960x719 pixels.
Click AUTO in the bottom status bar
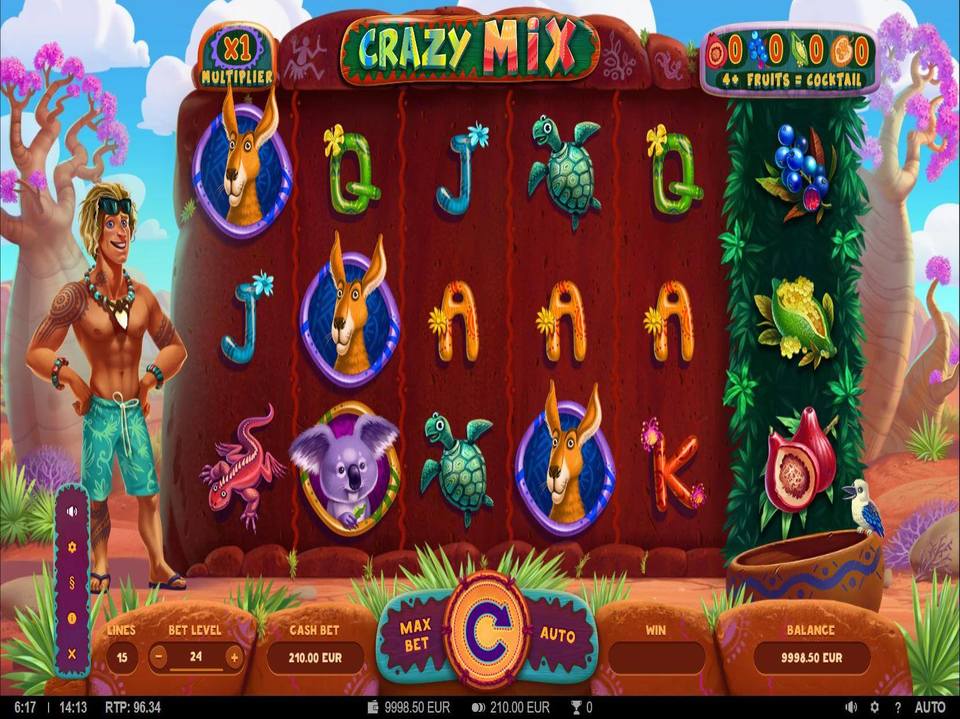click(x=930, y=707)
